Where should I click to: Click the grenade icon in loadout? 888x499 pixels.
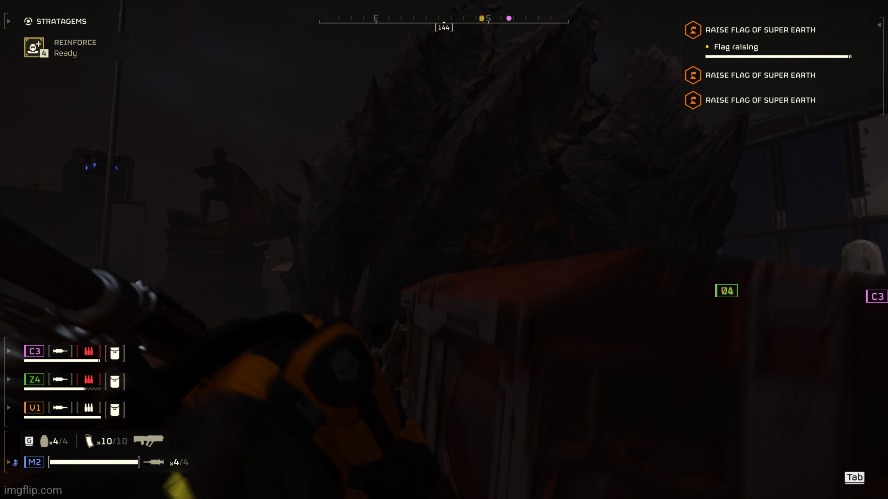[45, 440]
